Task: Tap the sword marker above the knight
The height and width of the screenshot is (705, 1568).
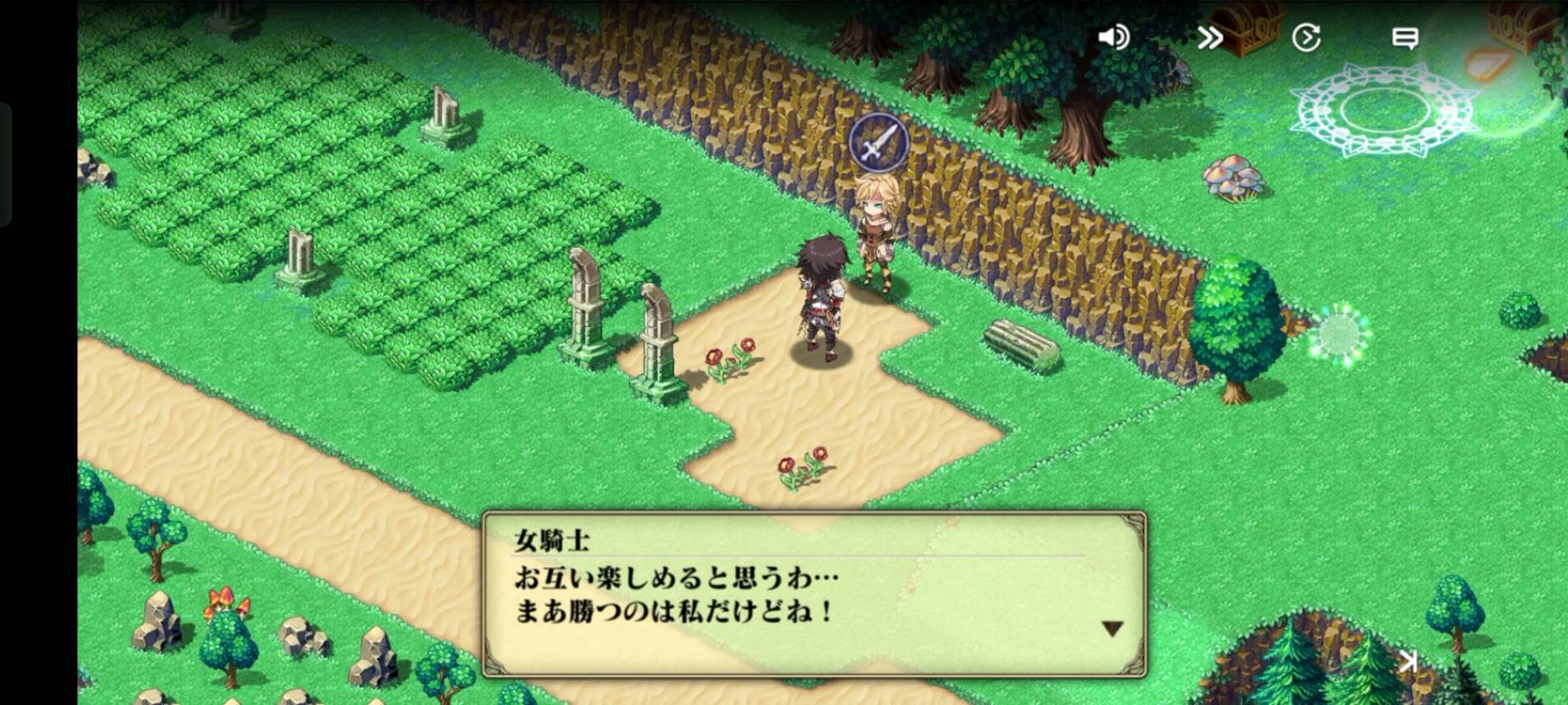Action: [878, 143]
